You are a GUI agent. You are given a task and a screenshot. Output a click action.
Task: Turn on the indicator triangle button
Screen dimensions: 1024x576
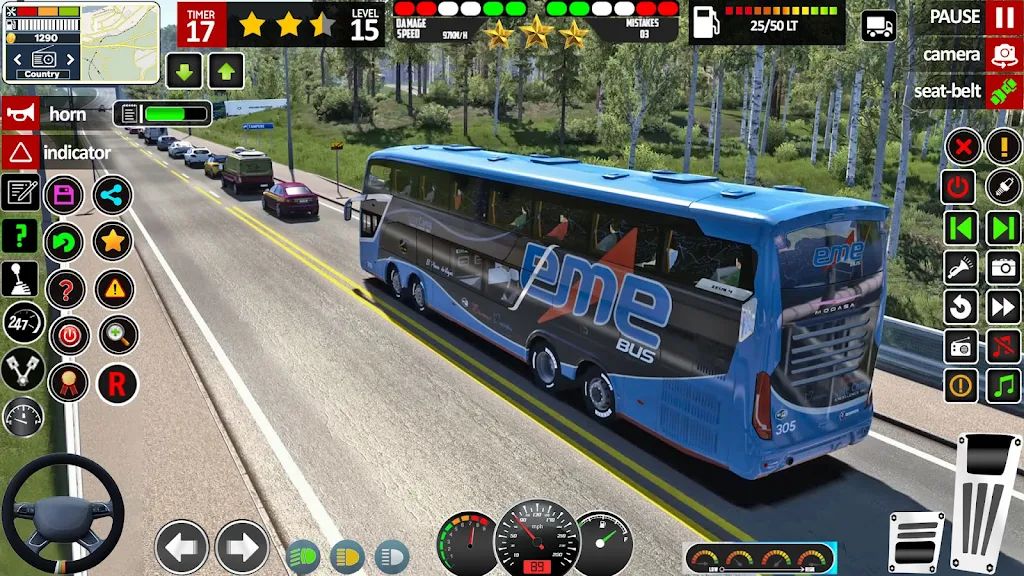click(x=20, y=153)
